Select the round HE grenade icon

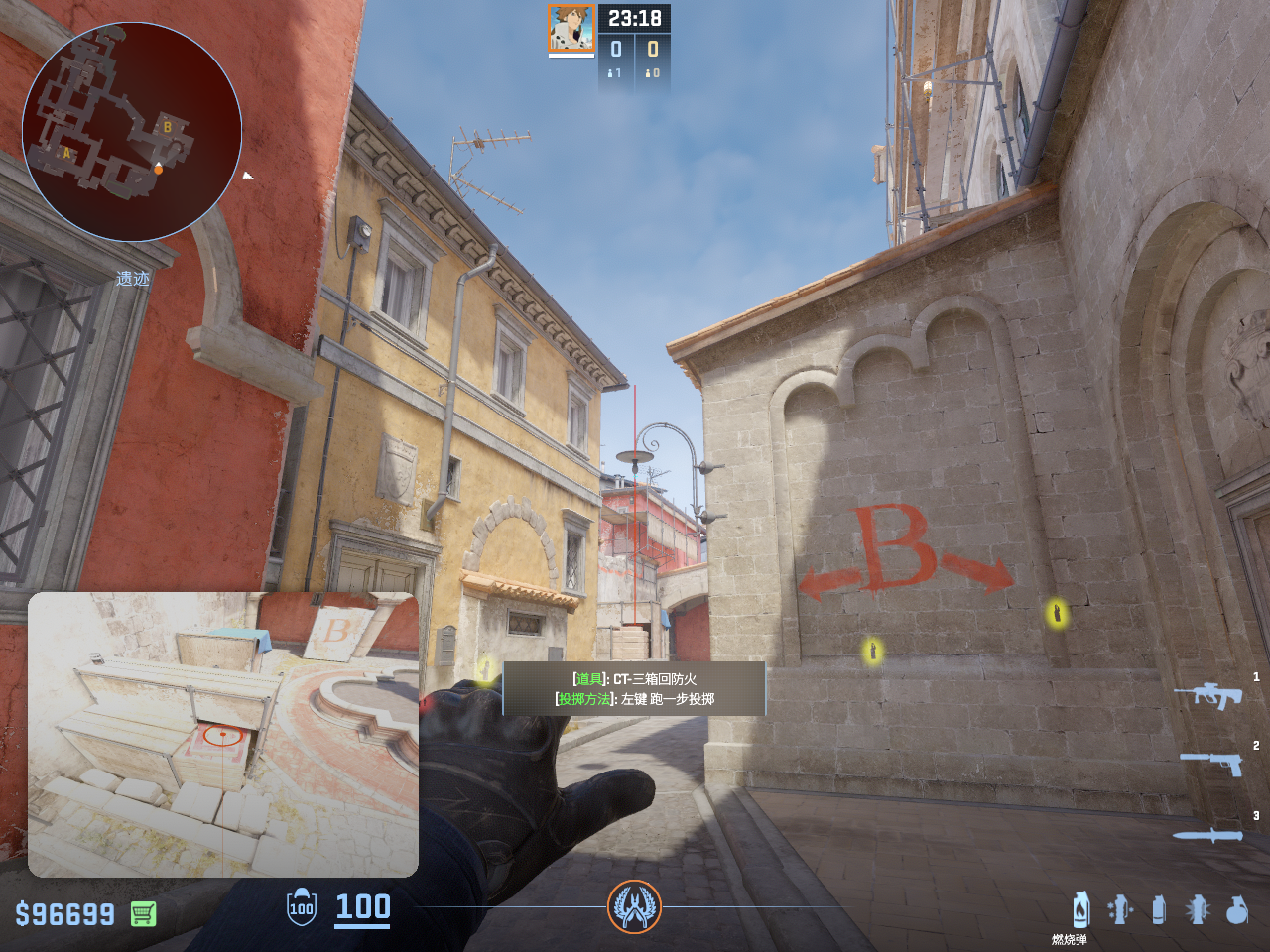[1236, 909]
